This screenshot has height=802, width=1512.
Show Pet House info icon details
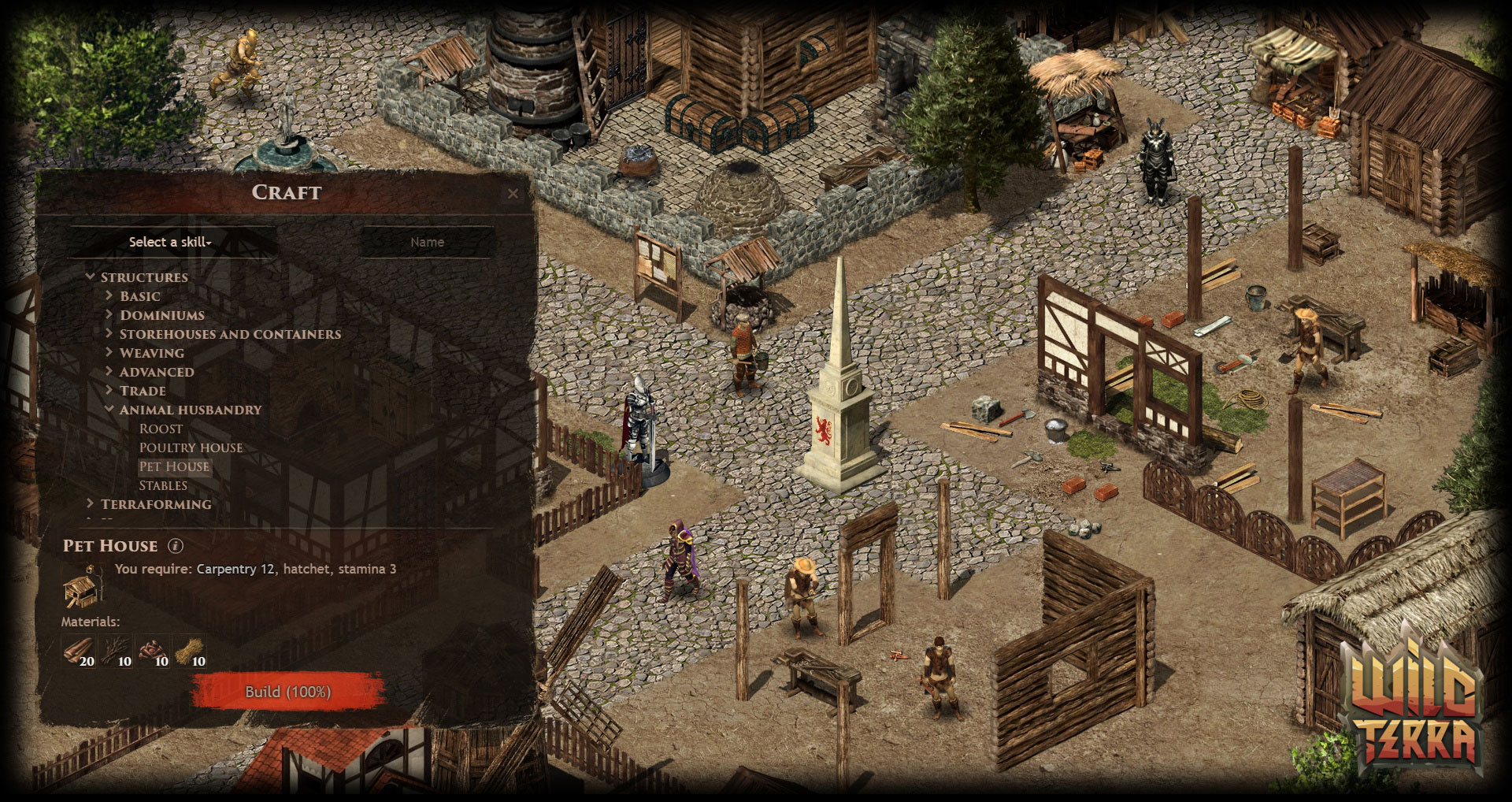click(x=176, y=546)
